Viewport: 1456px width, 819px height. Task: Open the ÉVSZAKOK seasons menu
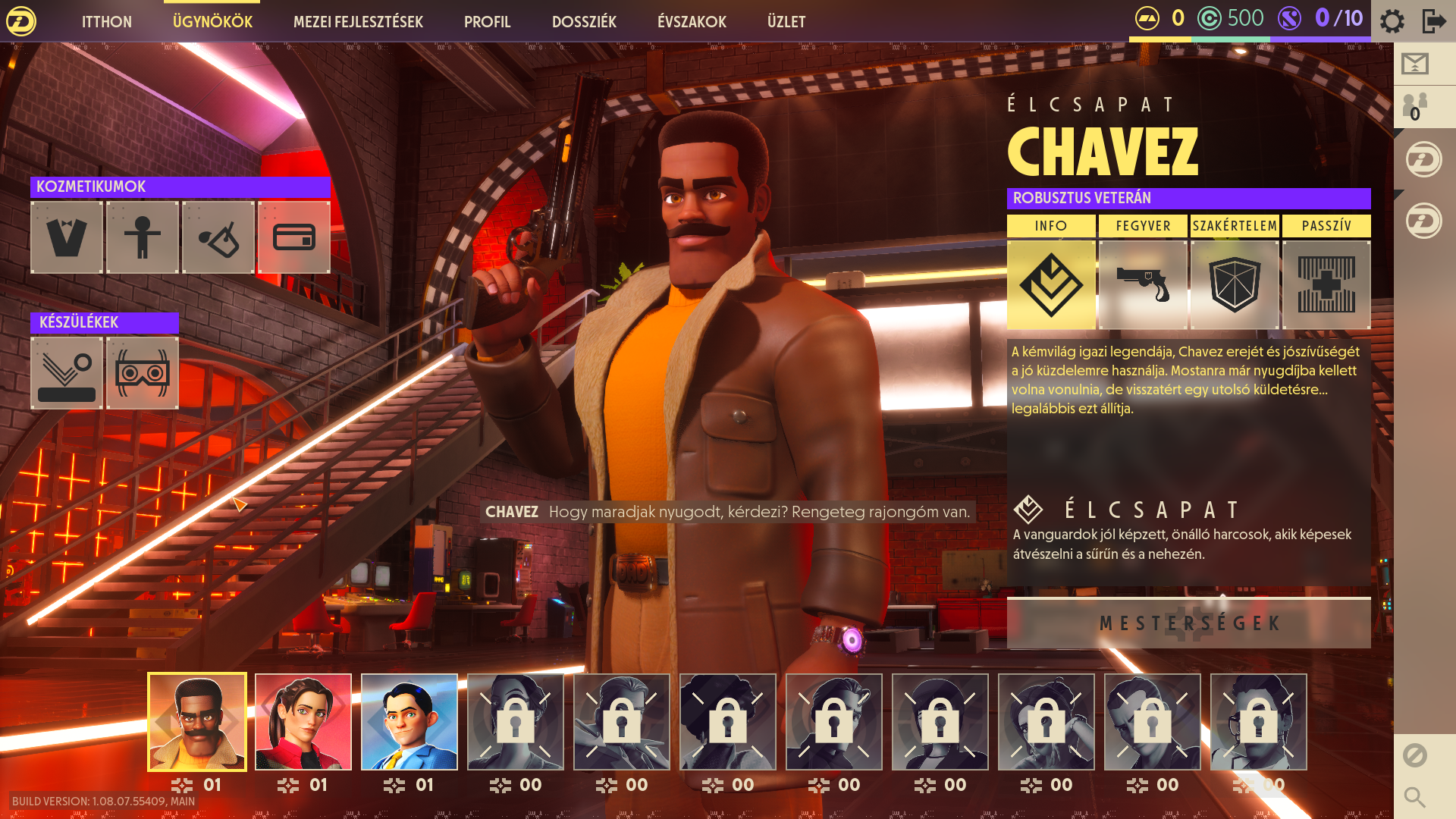(692, 22)
